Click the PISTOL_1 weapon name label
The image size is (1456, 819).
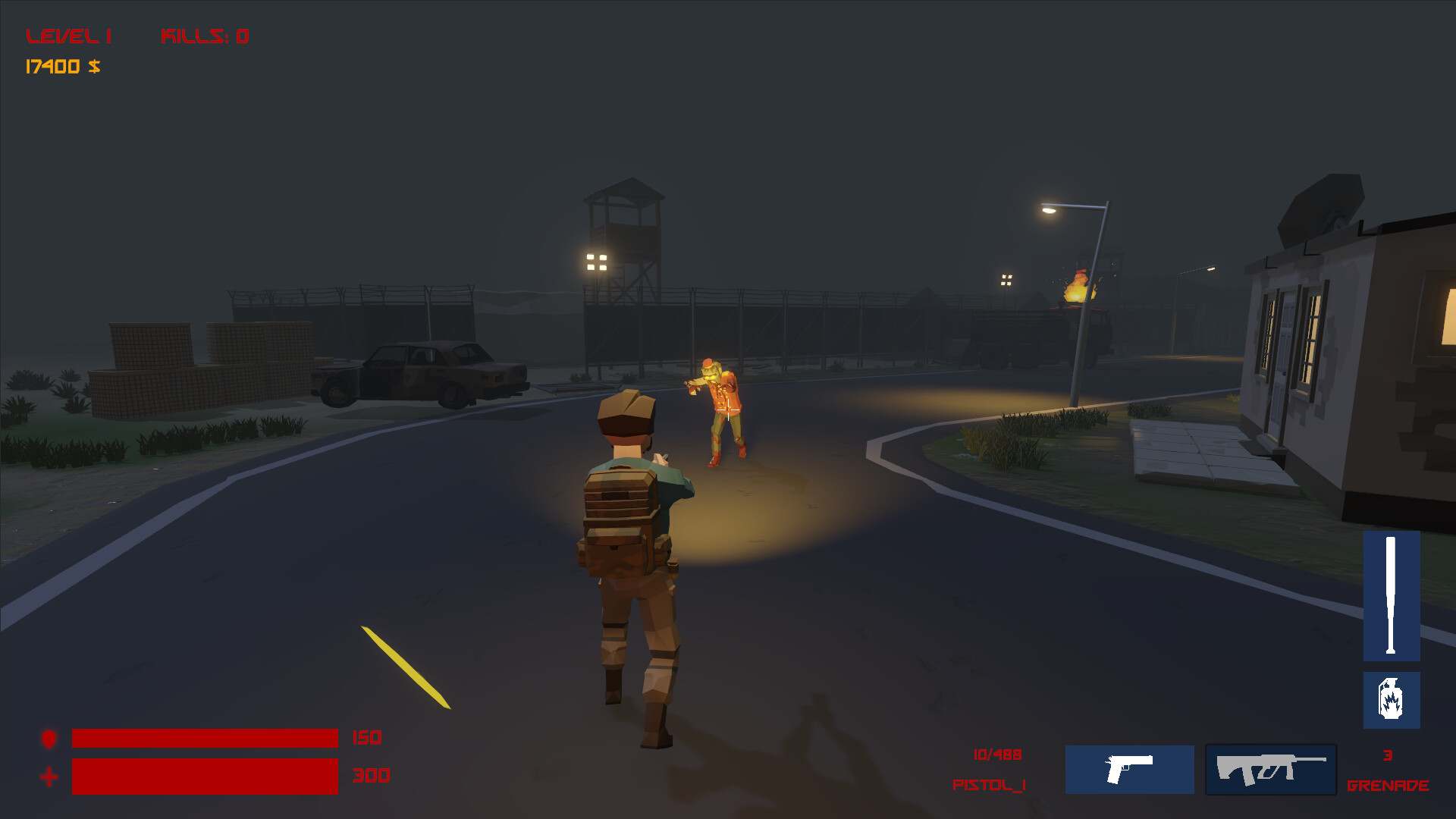pyautogui.click(x=987, y=786)
